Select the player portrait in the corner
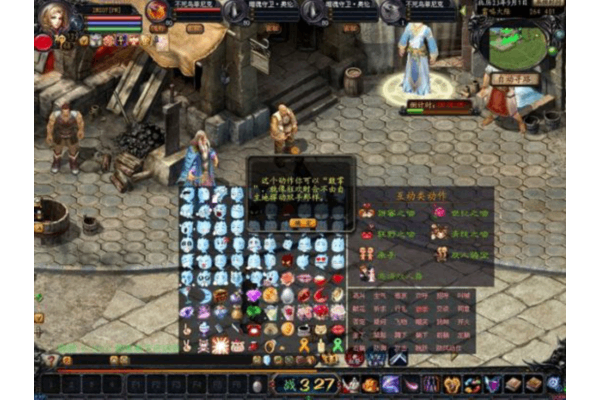This screenshot has width=600, height=400. click(x=55, y=17)
